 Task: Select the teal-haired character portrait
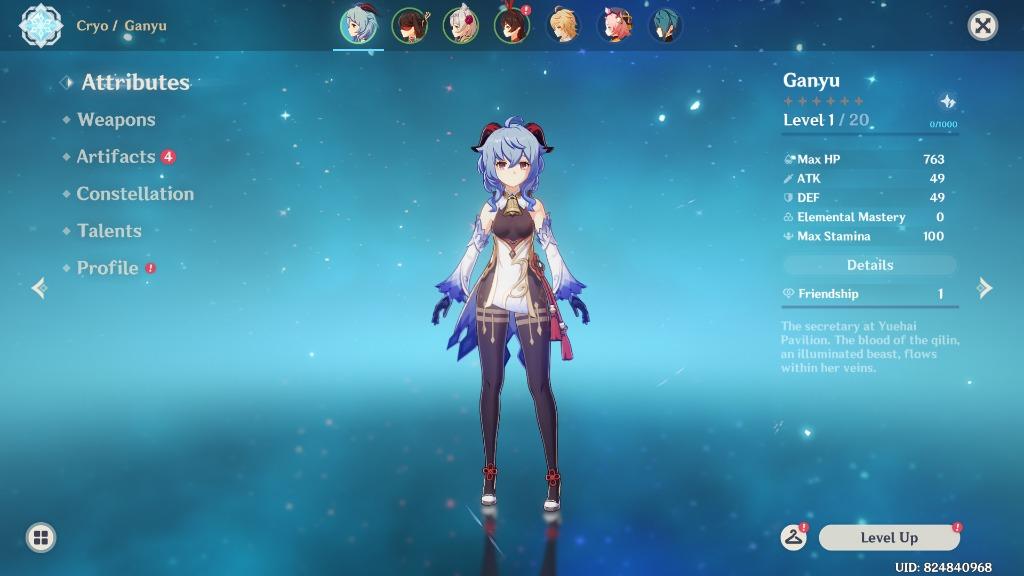[x=666, y=26]
